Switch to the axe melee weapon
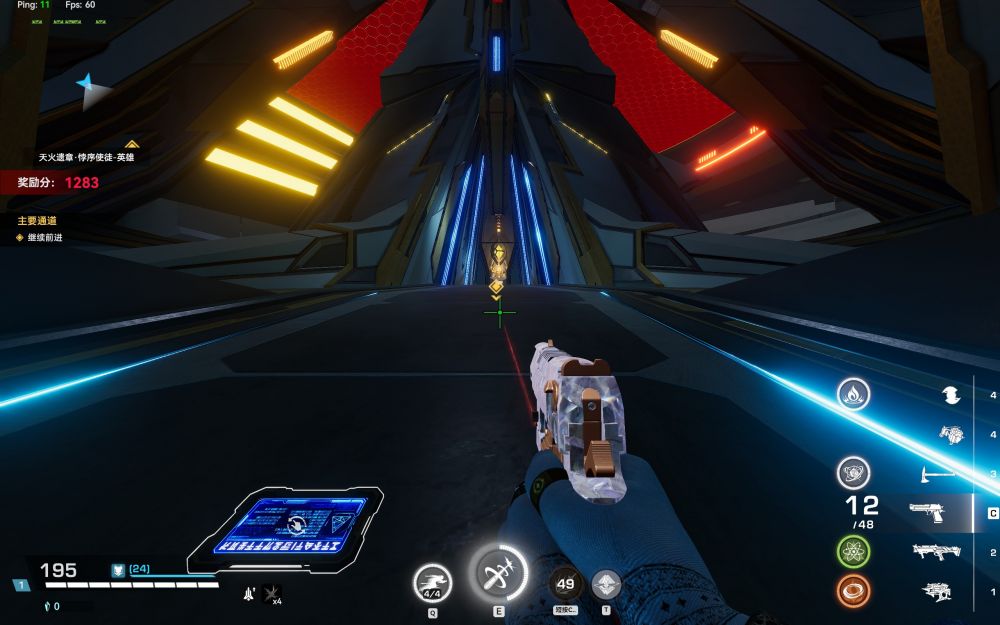 pos(935,473)
